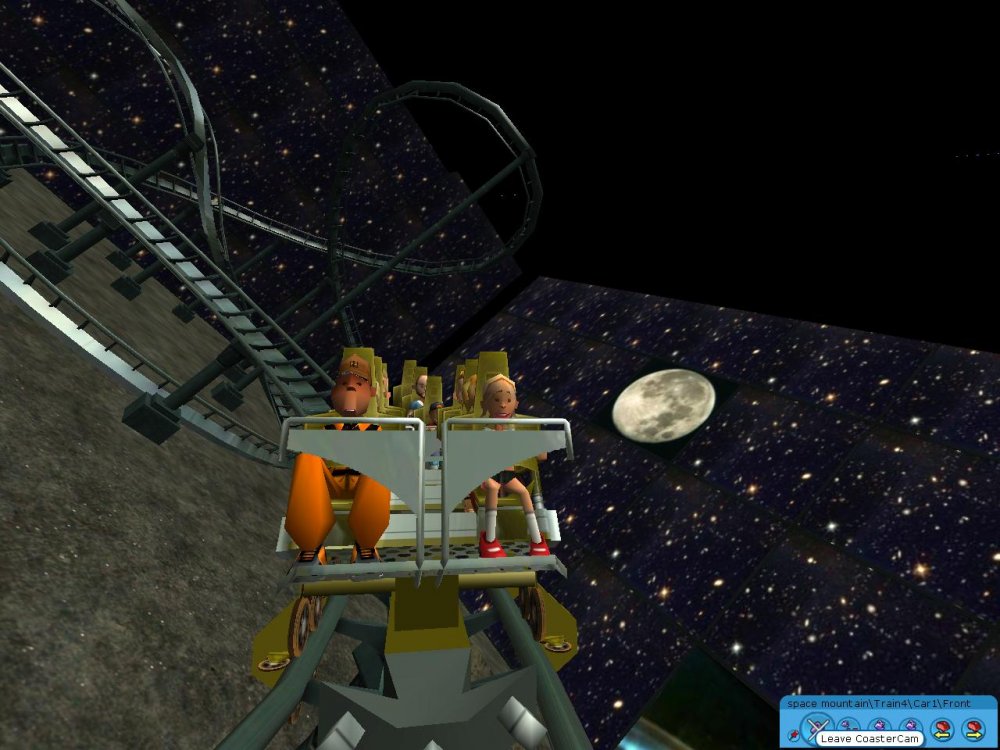The image size is (1000, 750).
Task: Leave CoasterCam using the crossed-out camera button
Action: 817,726
